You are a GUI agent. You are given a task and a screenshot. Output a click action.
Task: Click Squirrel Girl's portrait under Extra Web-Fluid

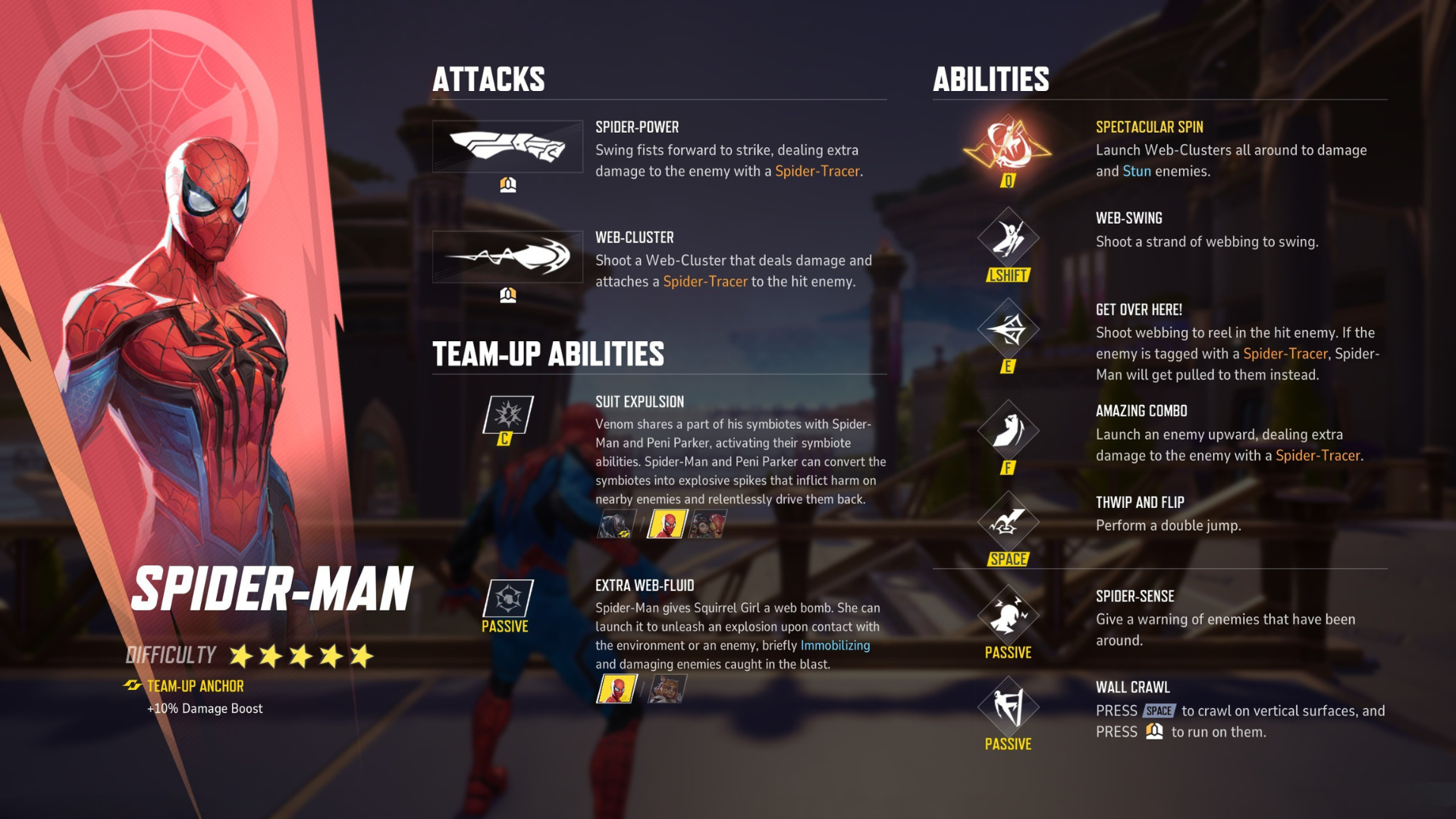666,690
